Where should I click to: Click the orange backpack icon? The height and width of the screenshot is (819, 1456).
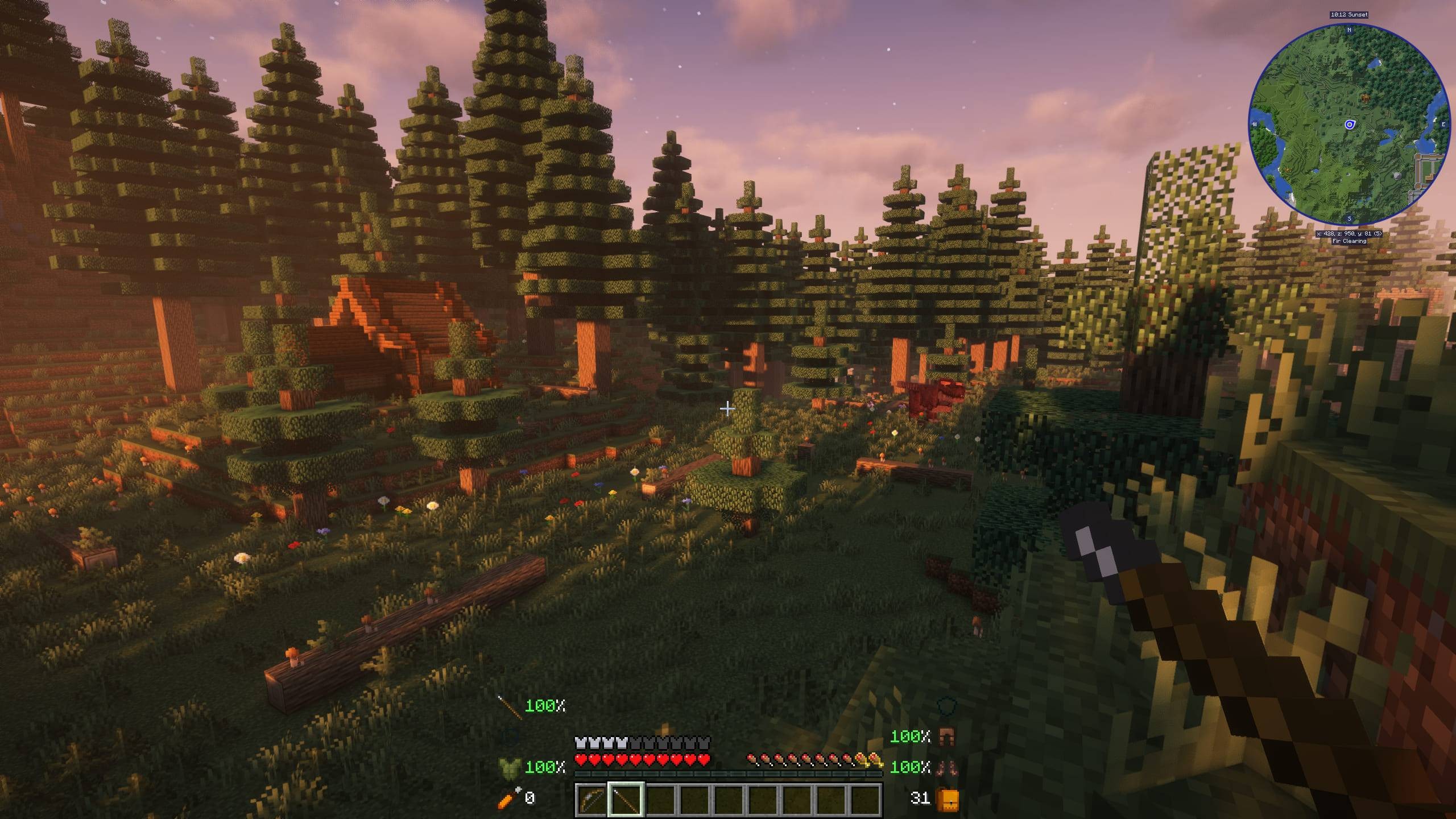[947, 799]
